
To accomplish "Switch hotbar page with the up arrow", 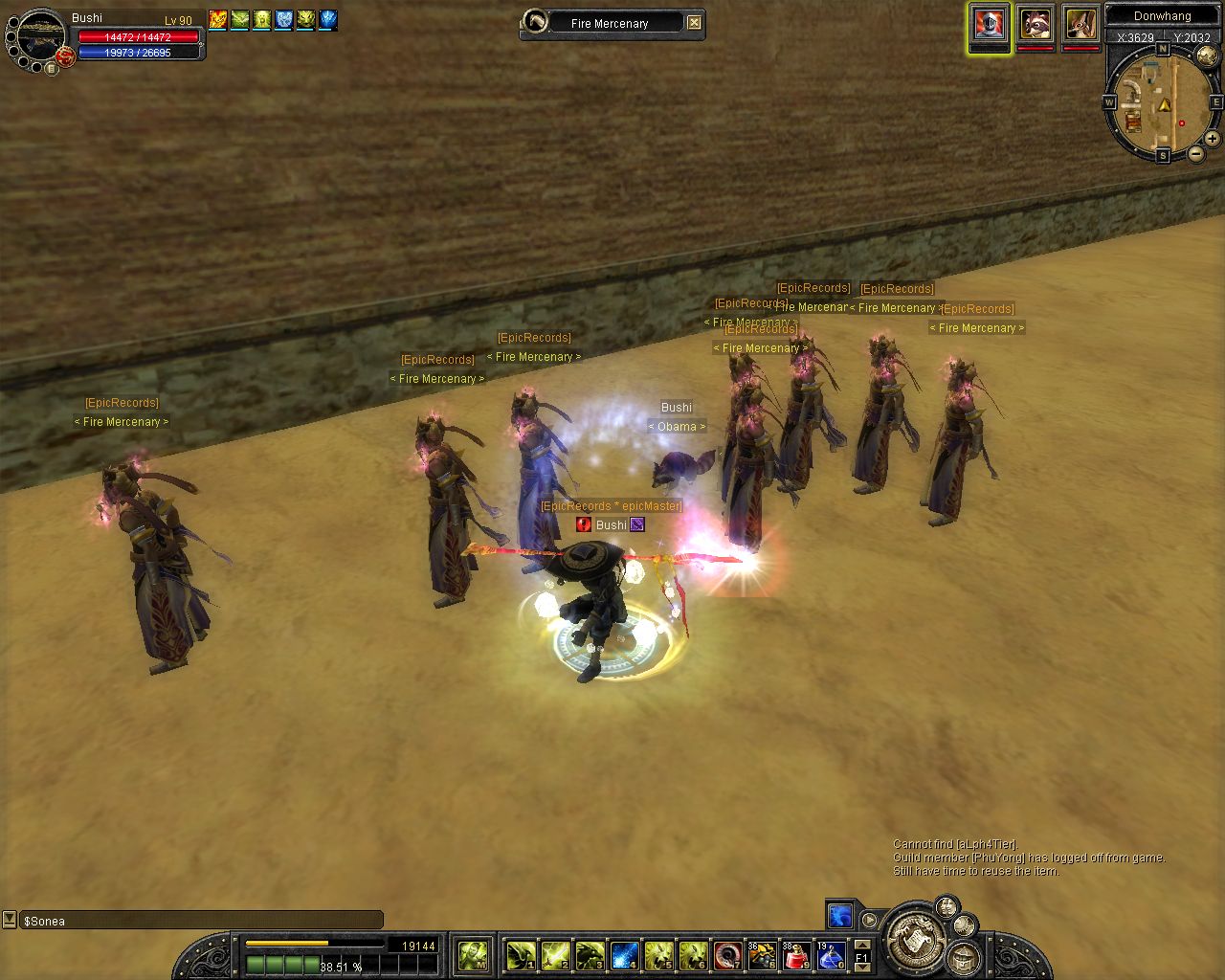I will point(862,946).
